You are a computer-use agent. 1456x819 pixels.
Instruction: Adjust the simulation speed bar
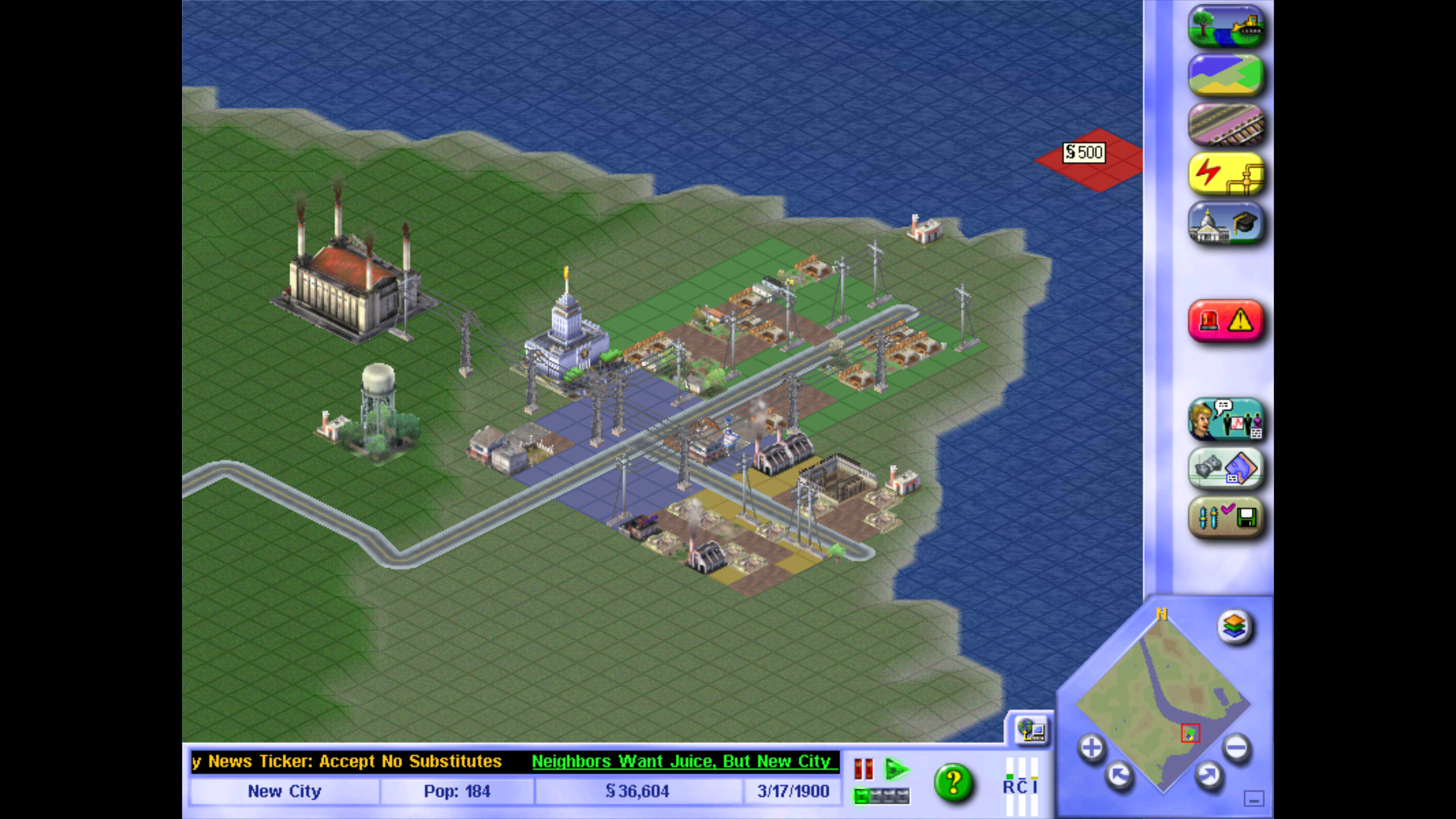(x=882, y=796)
